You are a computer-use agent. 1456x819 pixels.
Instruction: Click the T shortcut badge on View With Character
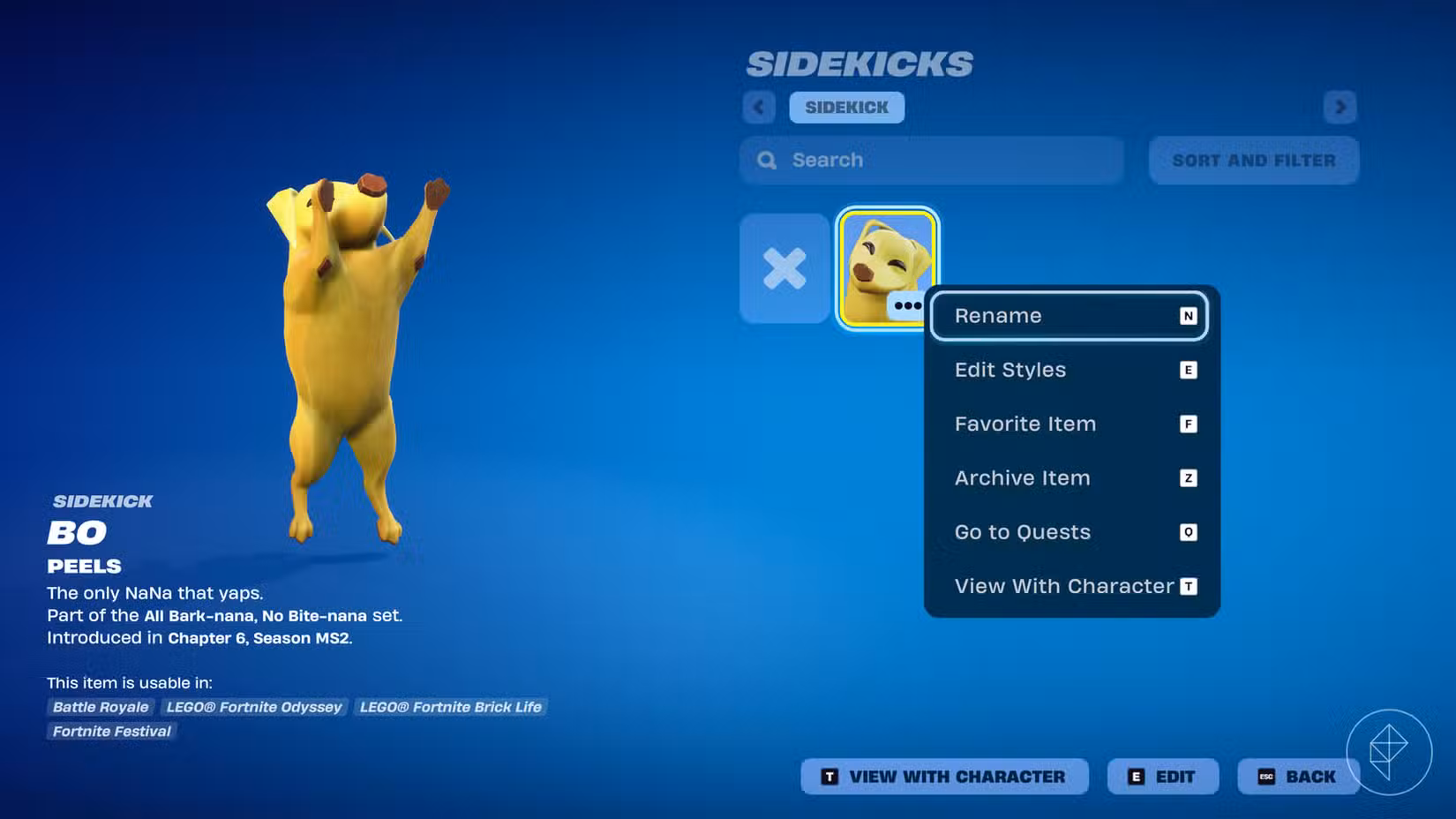(x=1189, y=586)
